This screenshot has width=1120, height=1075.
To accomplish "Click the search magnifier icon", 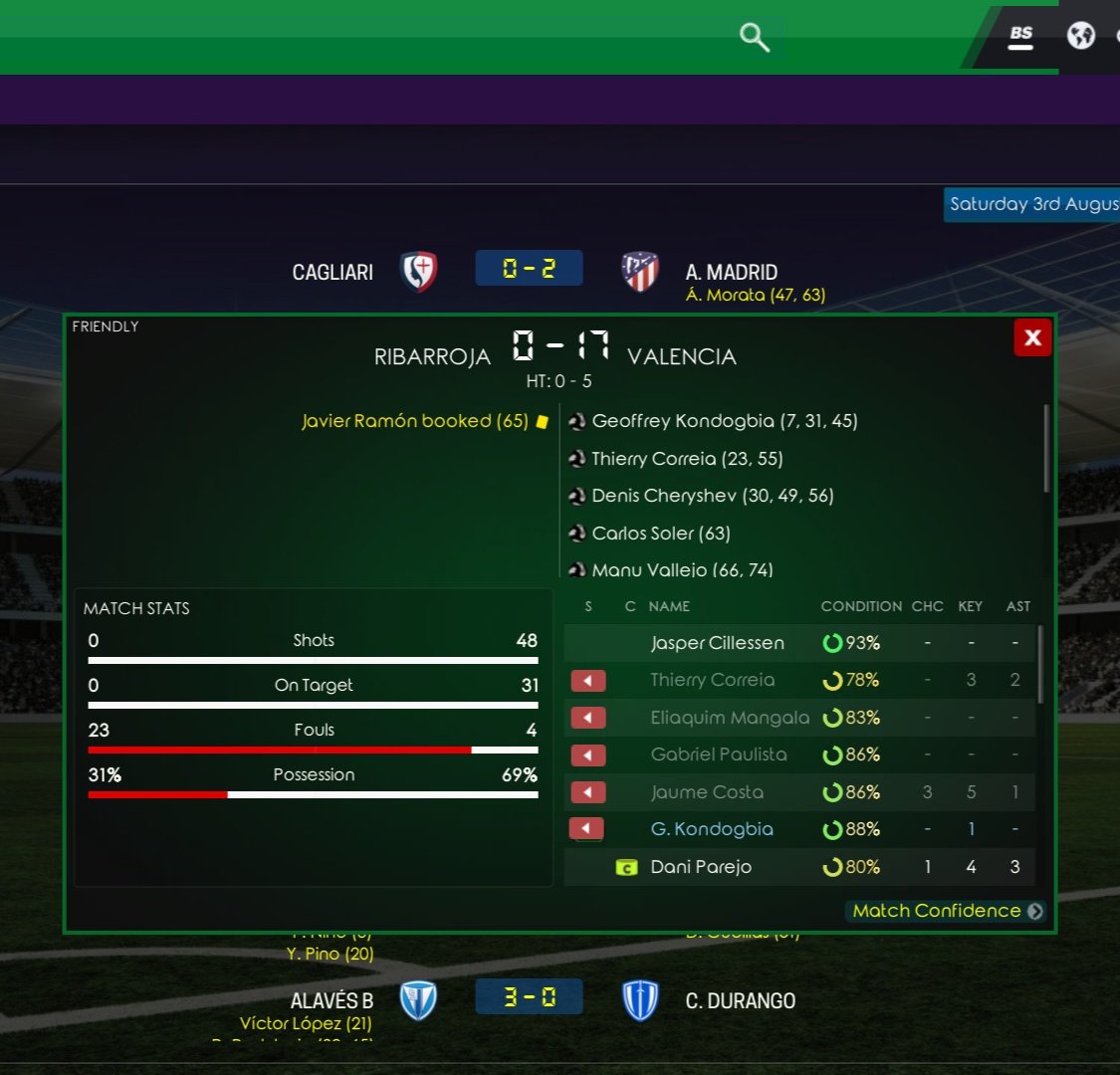I will tap(755, 38).
